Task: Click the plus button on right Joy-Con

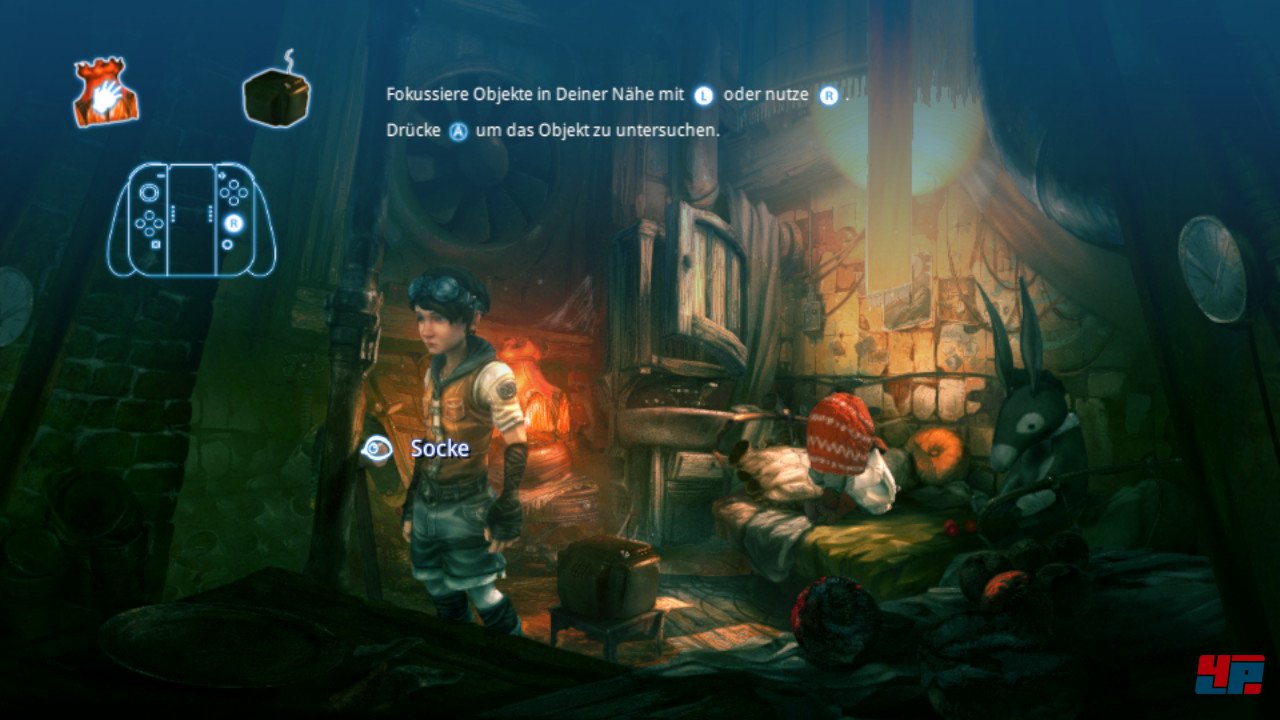Action: coord(222,175)
